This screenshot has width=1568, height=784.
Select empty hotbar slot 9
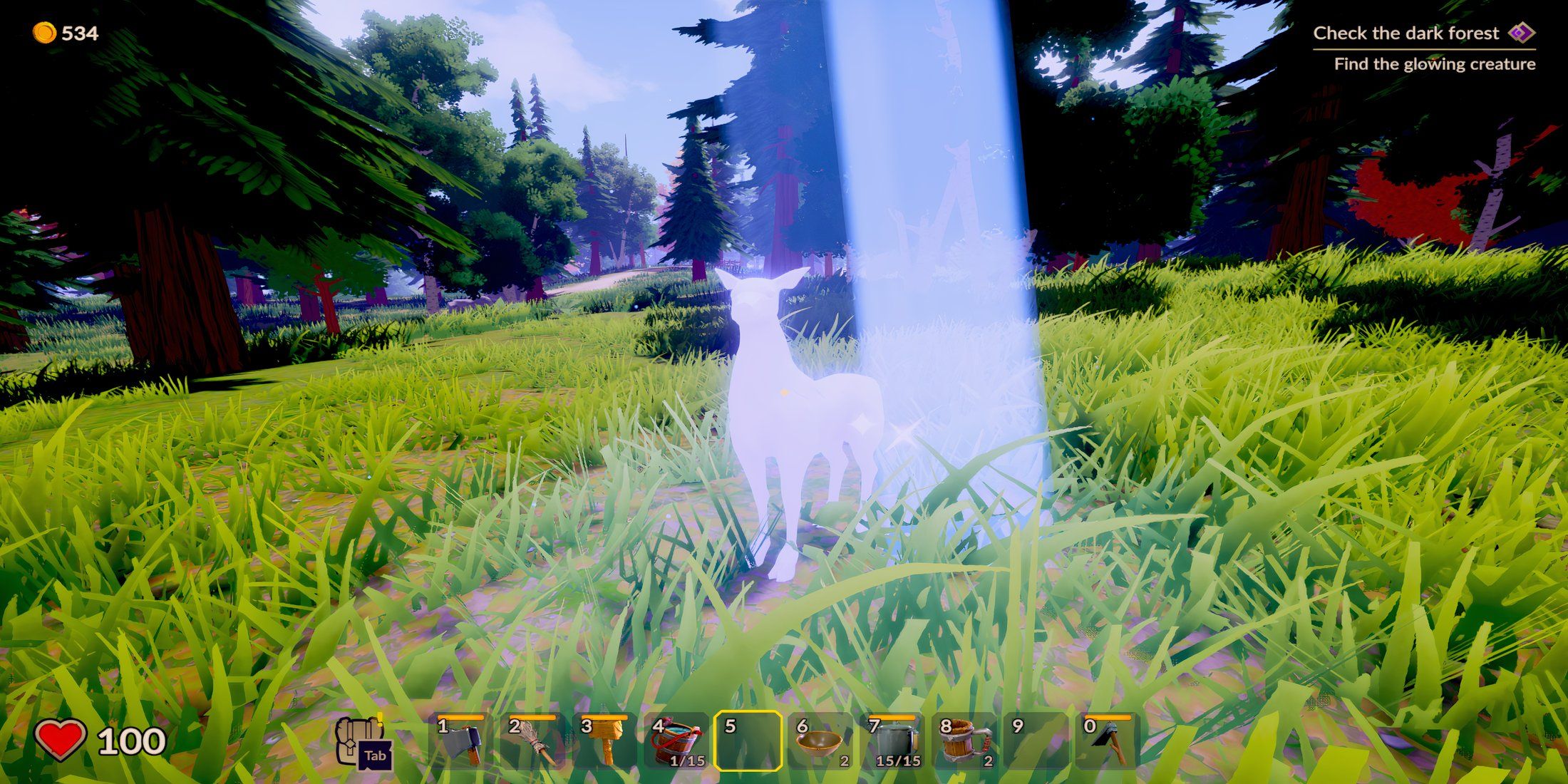[1036, 742]
